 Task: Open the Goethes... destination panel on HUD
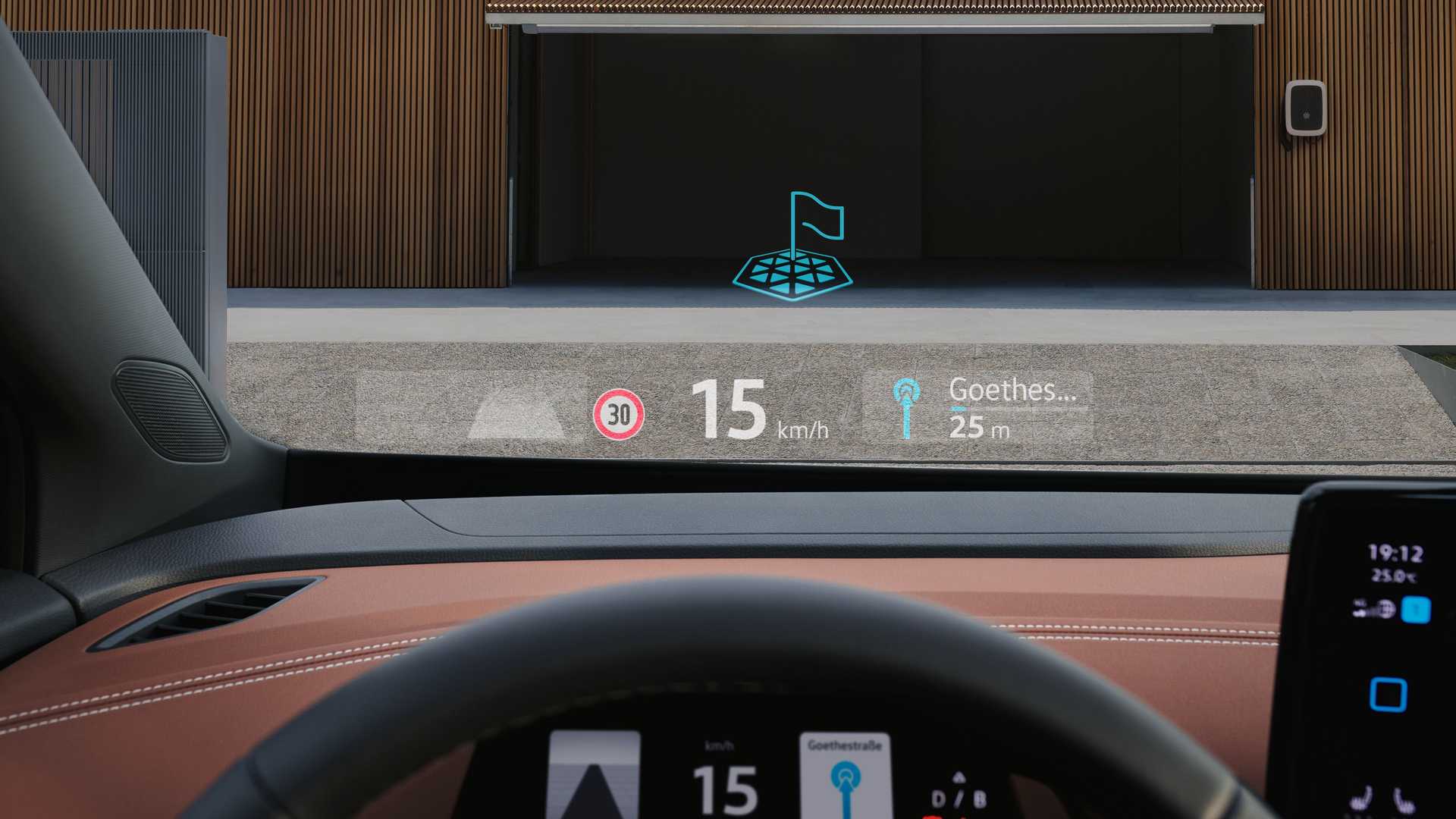tap(978, 408)
